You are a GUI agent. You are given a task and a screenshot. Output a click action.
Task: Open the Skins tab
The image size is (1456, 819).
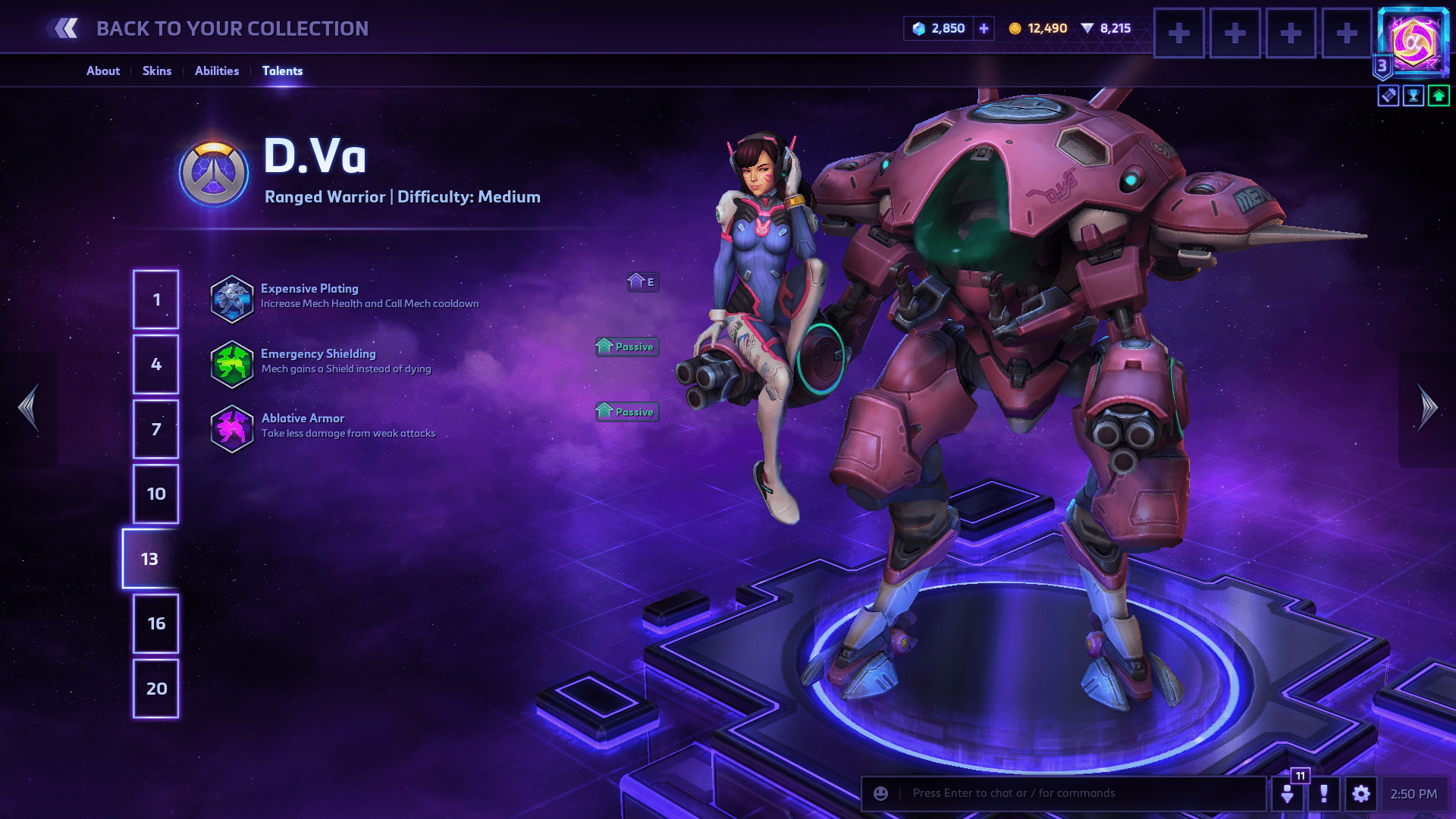157,71
